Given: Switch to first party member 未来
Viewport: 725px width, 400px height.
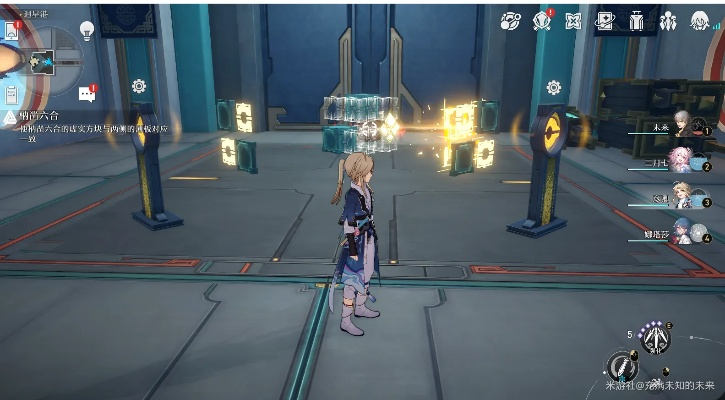Looking at the screenshot, I should pyautogui.click(x=685, y=126).
